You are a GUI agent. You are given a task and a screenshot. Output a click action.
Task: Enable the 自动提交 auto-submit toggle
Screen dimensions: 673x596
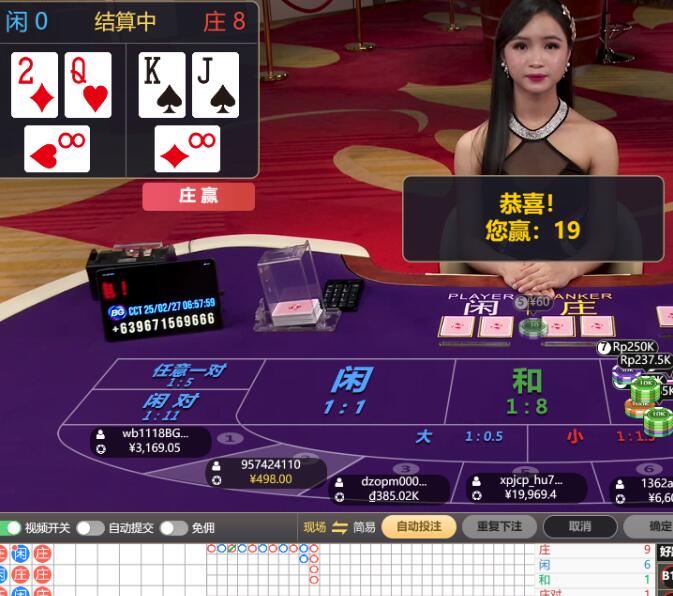[90, 527]
